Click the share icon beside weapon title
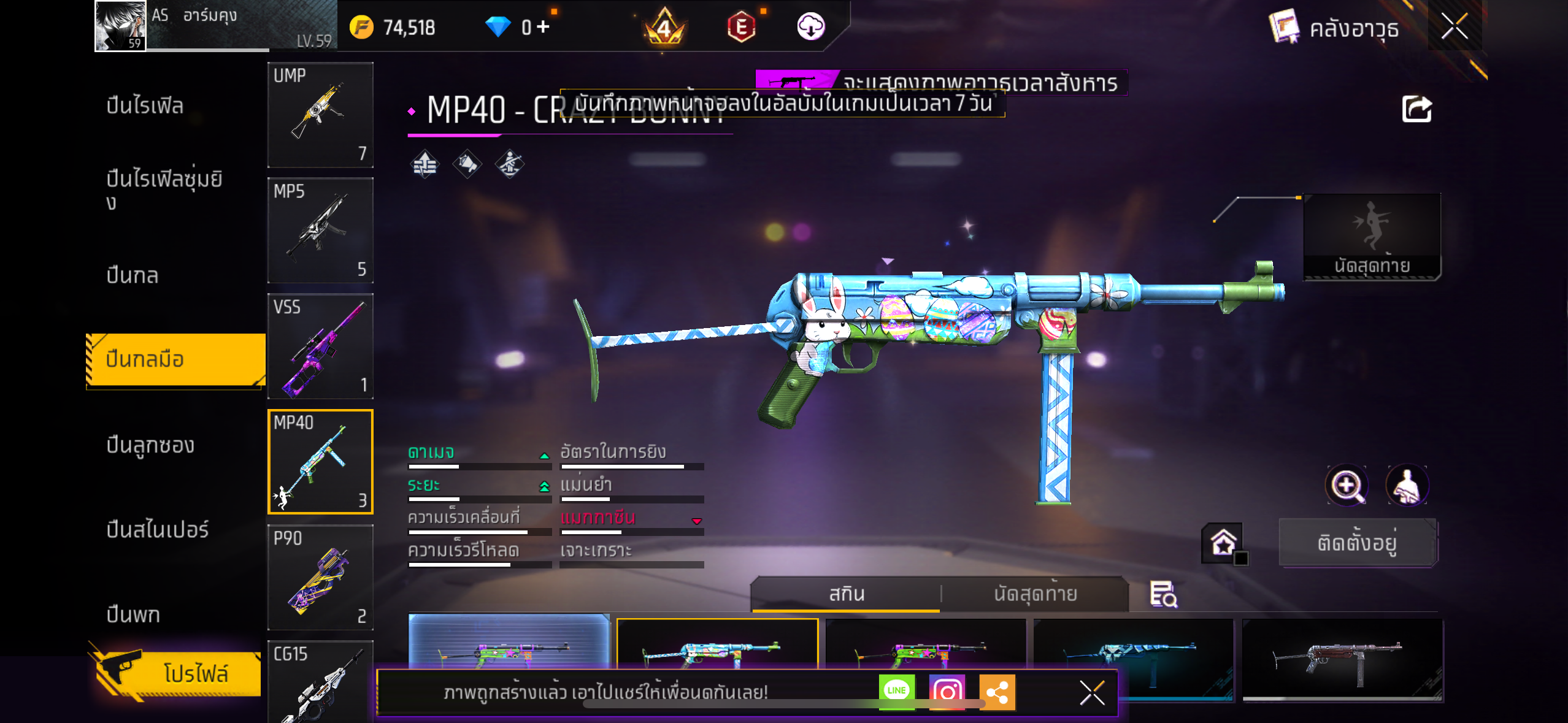The image size is (1568, 723). point(1416,110)
